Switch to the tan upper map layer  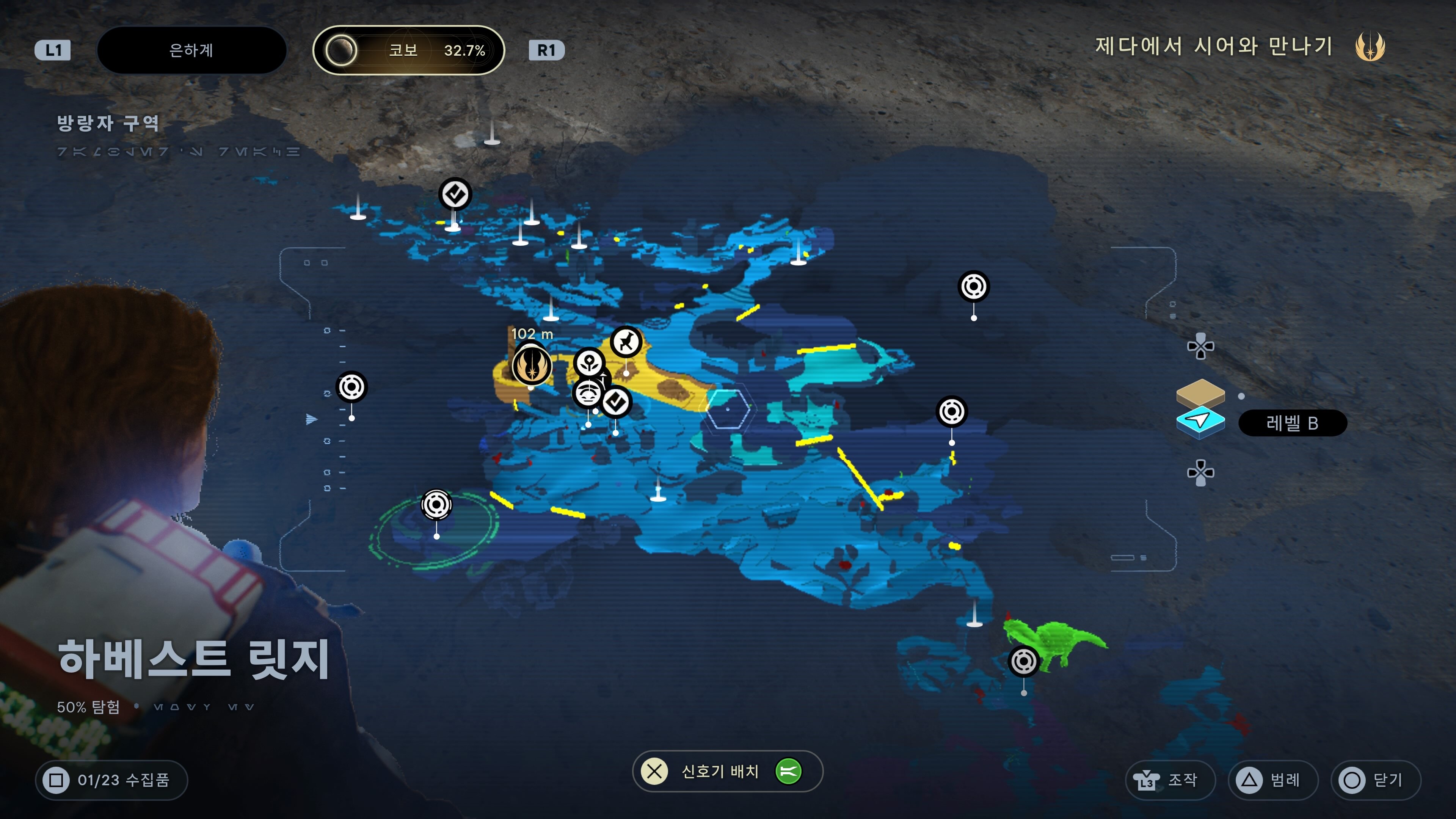click(1200, 392)
